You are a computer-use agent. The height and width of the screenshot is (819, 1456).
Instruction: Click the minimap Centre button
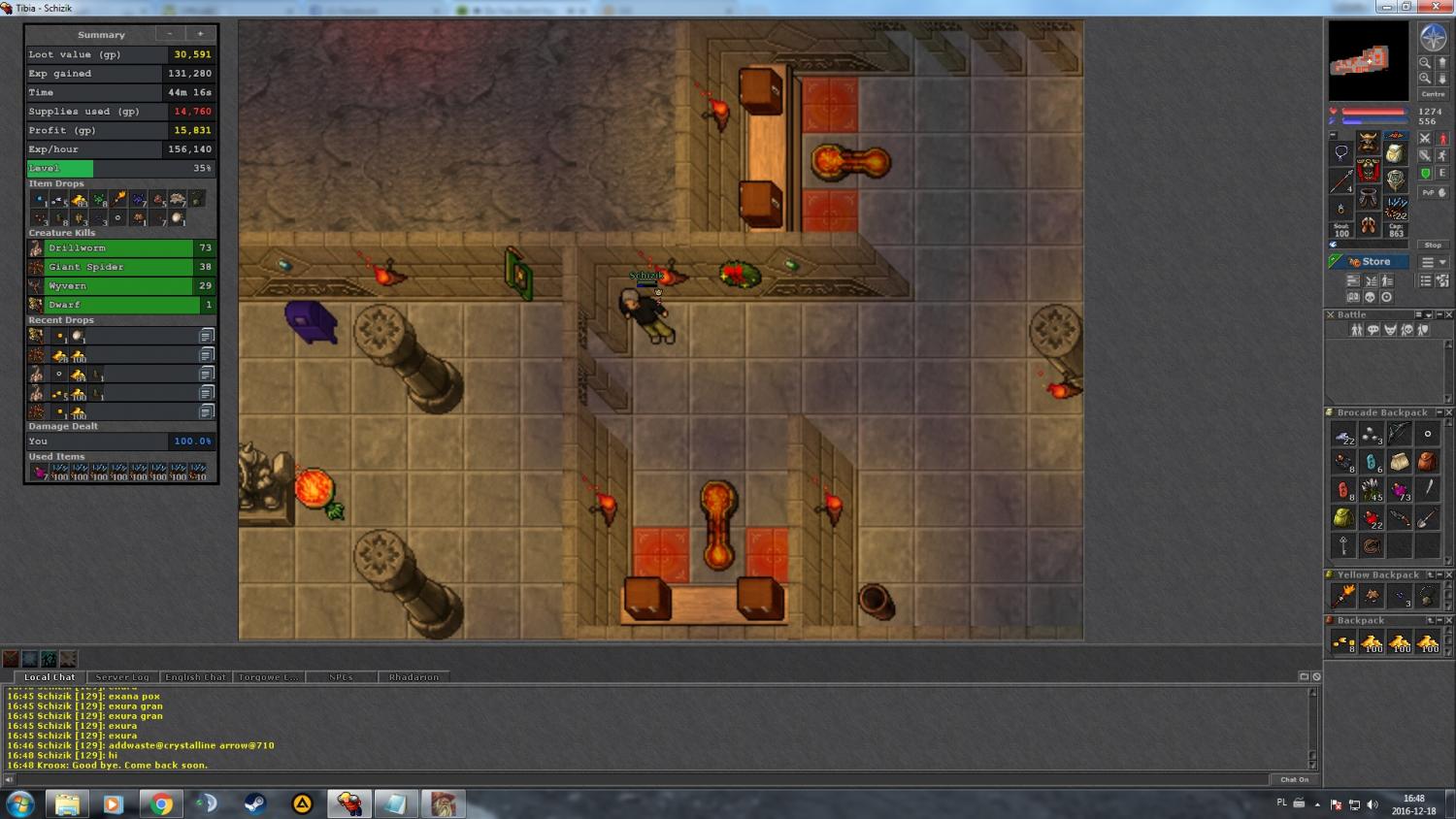[x=1433, y=94]
